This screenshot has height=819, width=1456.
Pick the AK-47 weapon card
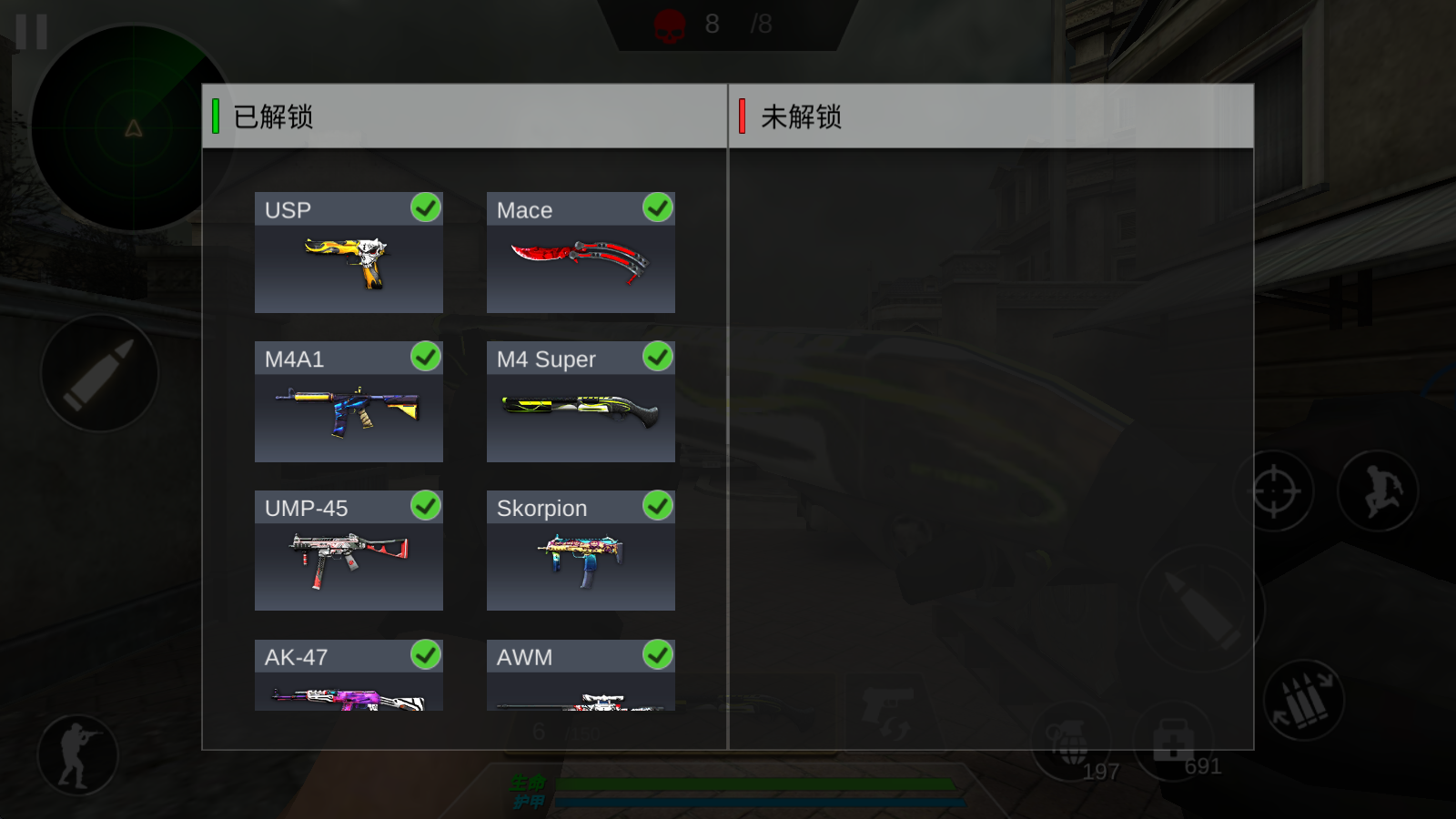click(349, 675)
